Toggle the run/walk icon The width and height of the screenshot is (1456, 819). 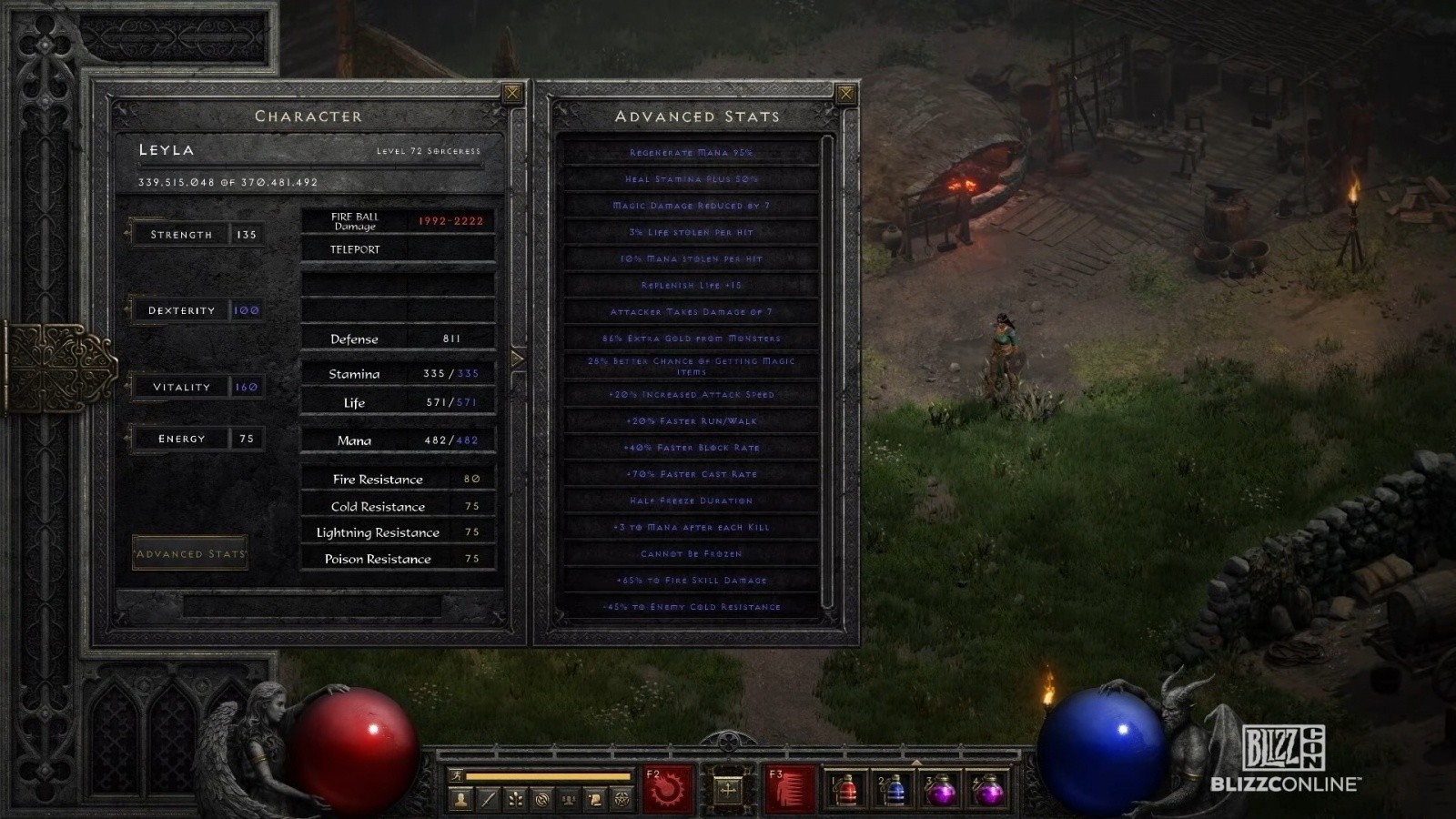coord(457,775)
